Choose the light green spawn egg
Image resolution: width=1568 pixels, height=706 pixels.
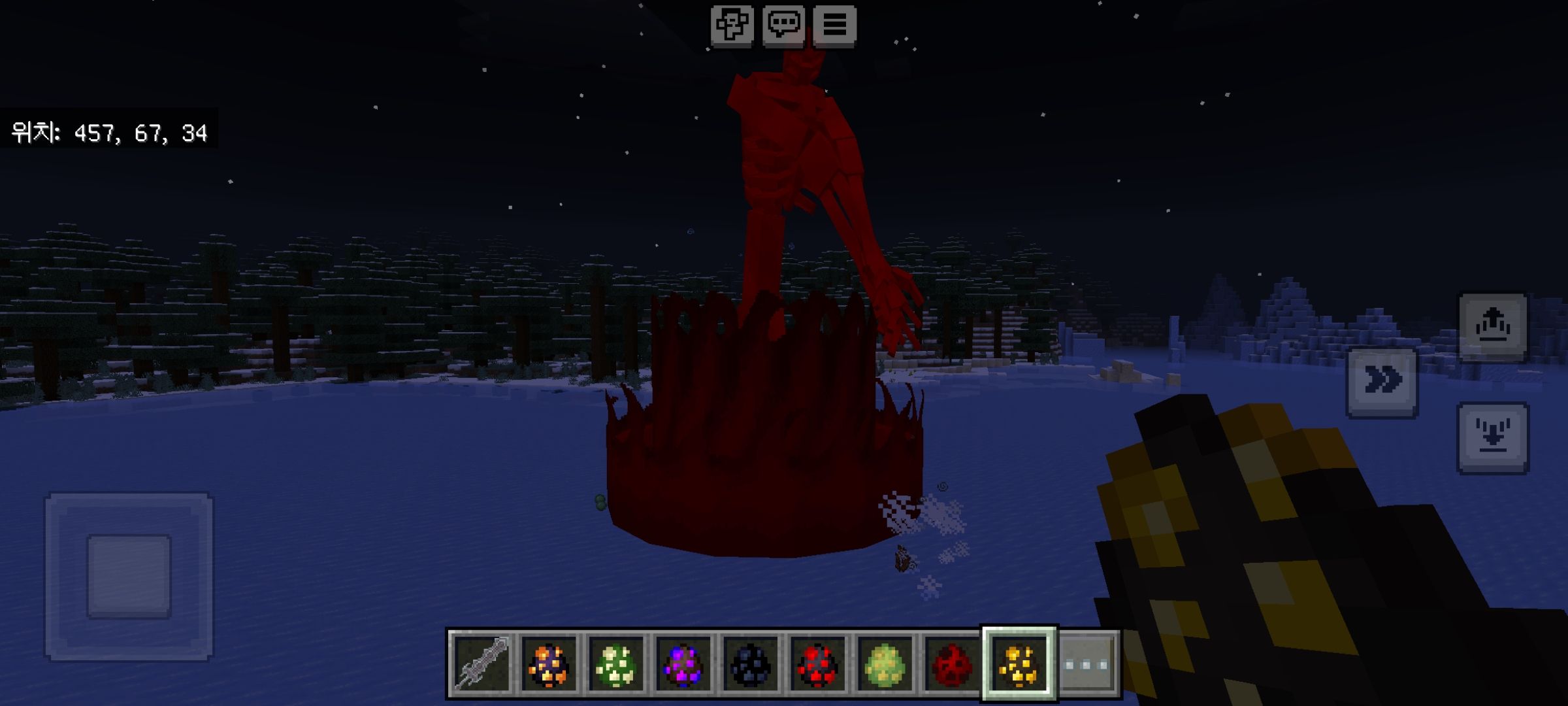[885, 664]
